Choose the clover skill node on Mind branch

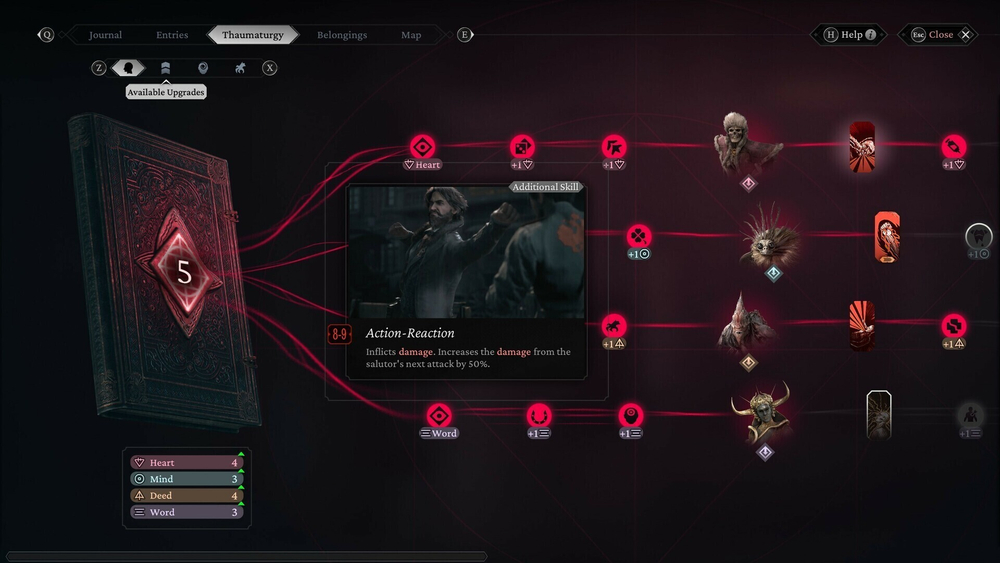pos(638,236)
